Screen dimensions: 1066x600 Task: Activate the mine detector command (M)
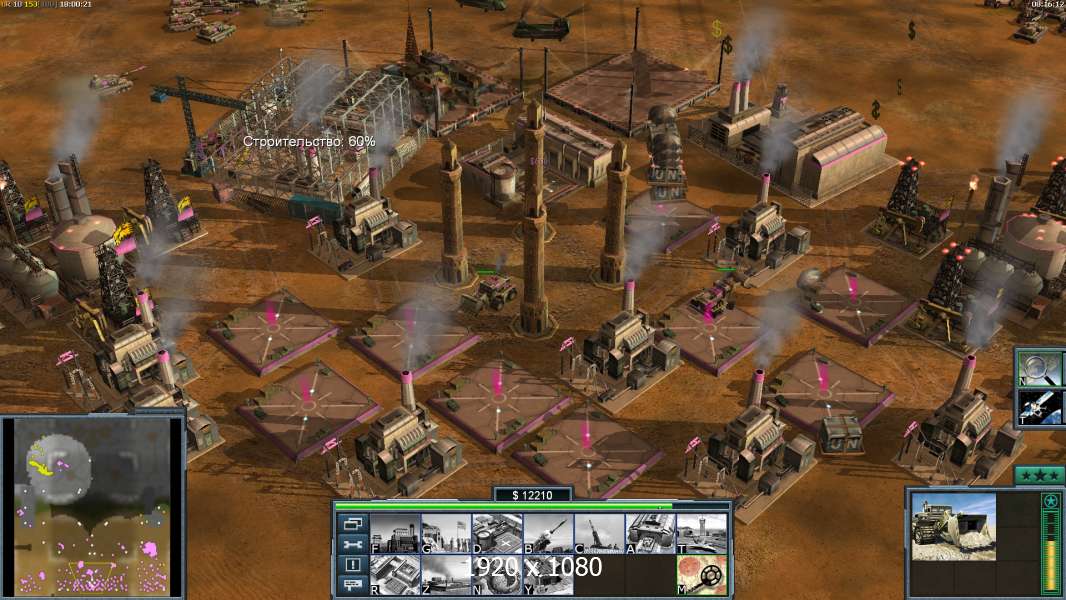pos(701,575)
